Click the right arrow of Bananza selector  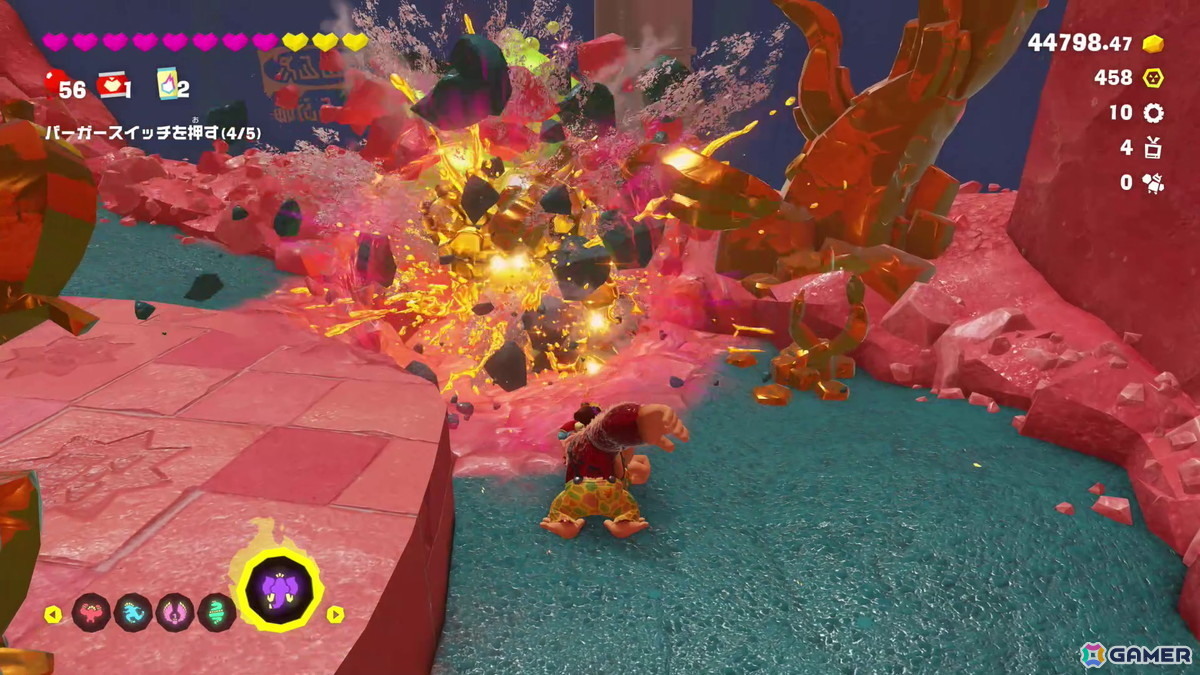click(x=336, y=614)
